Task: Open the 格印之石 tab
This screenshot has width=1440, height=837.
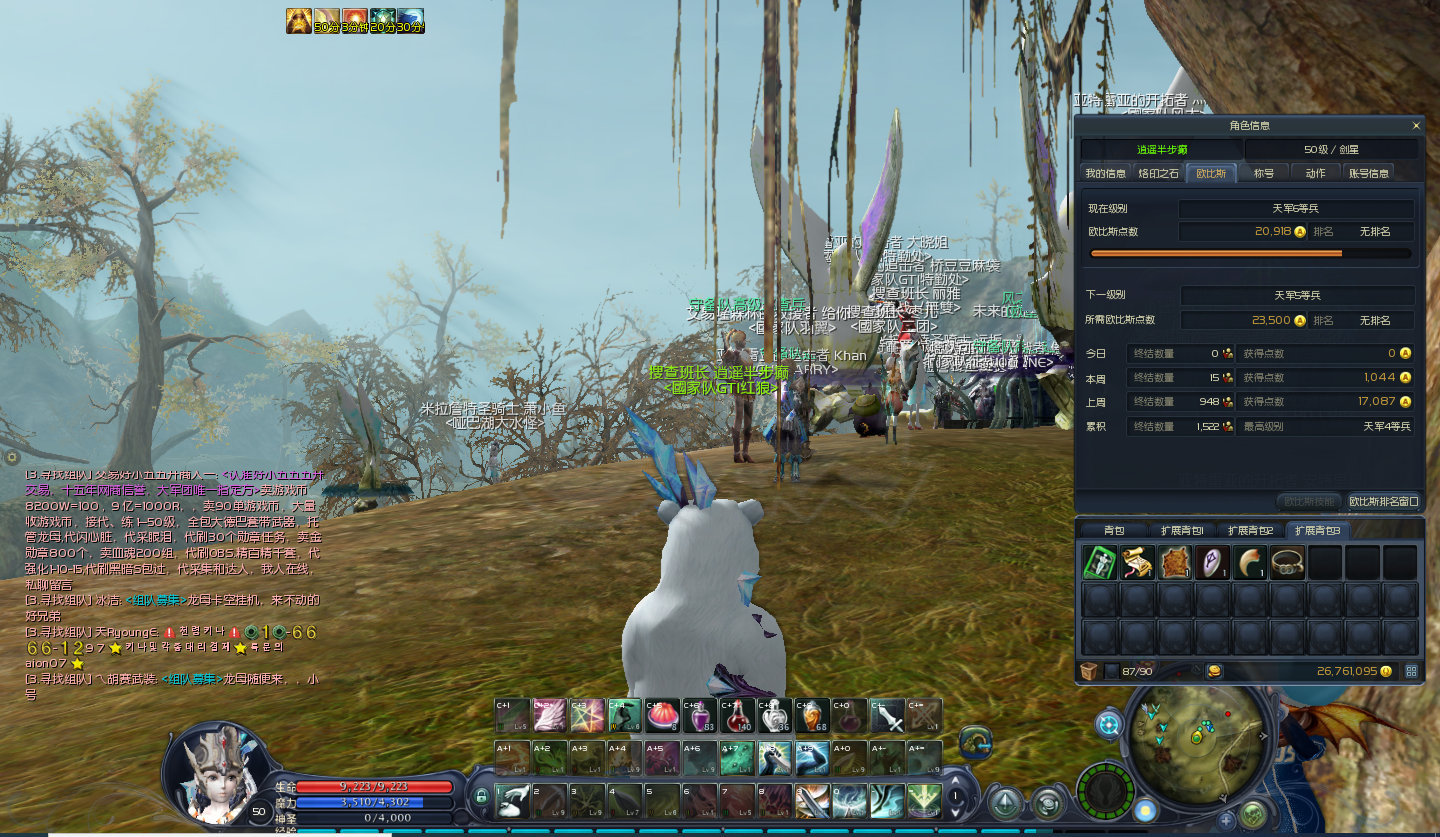Action: coord(1159,173)
